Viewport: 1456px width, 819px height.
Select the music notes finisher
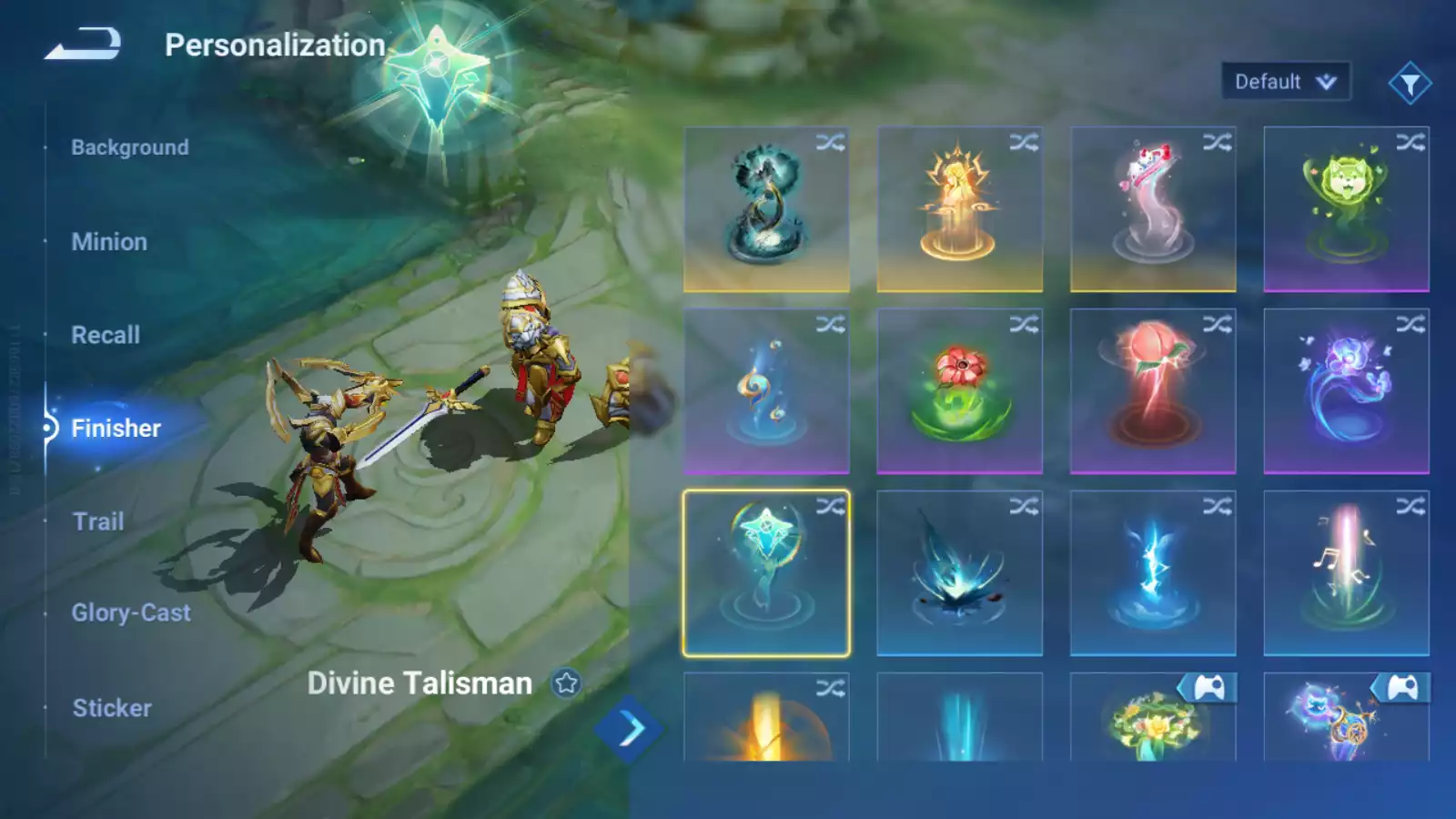(1346, 573)
